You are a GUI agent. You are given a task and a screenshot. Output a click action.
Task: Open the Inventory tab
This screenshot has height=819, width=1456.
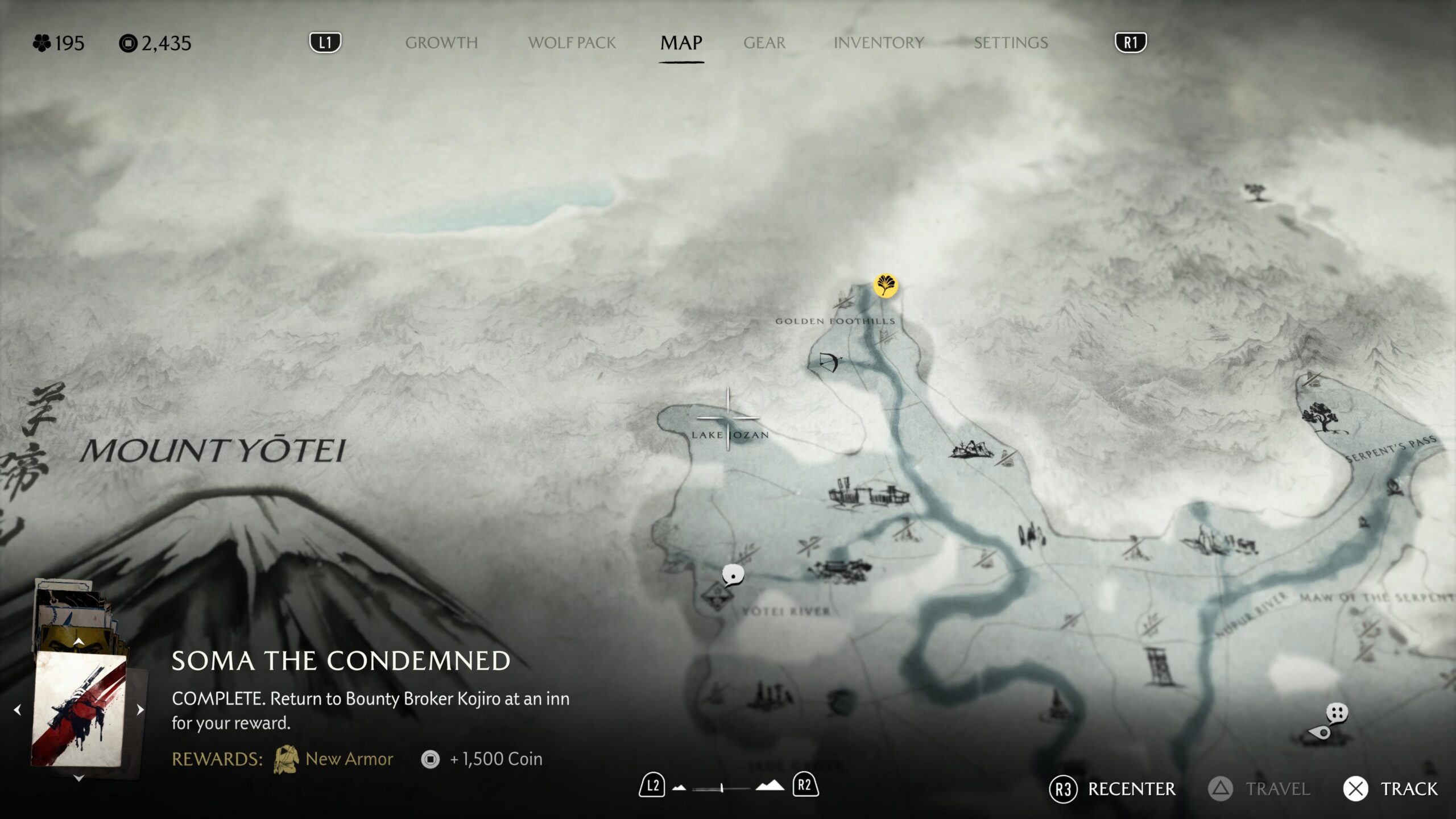[x=878, y=43]
